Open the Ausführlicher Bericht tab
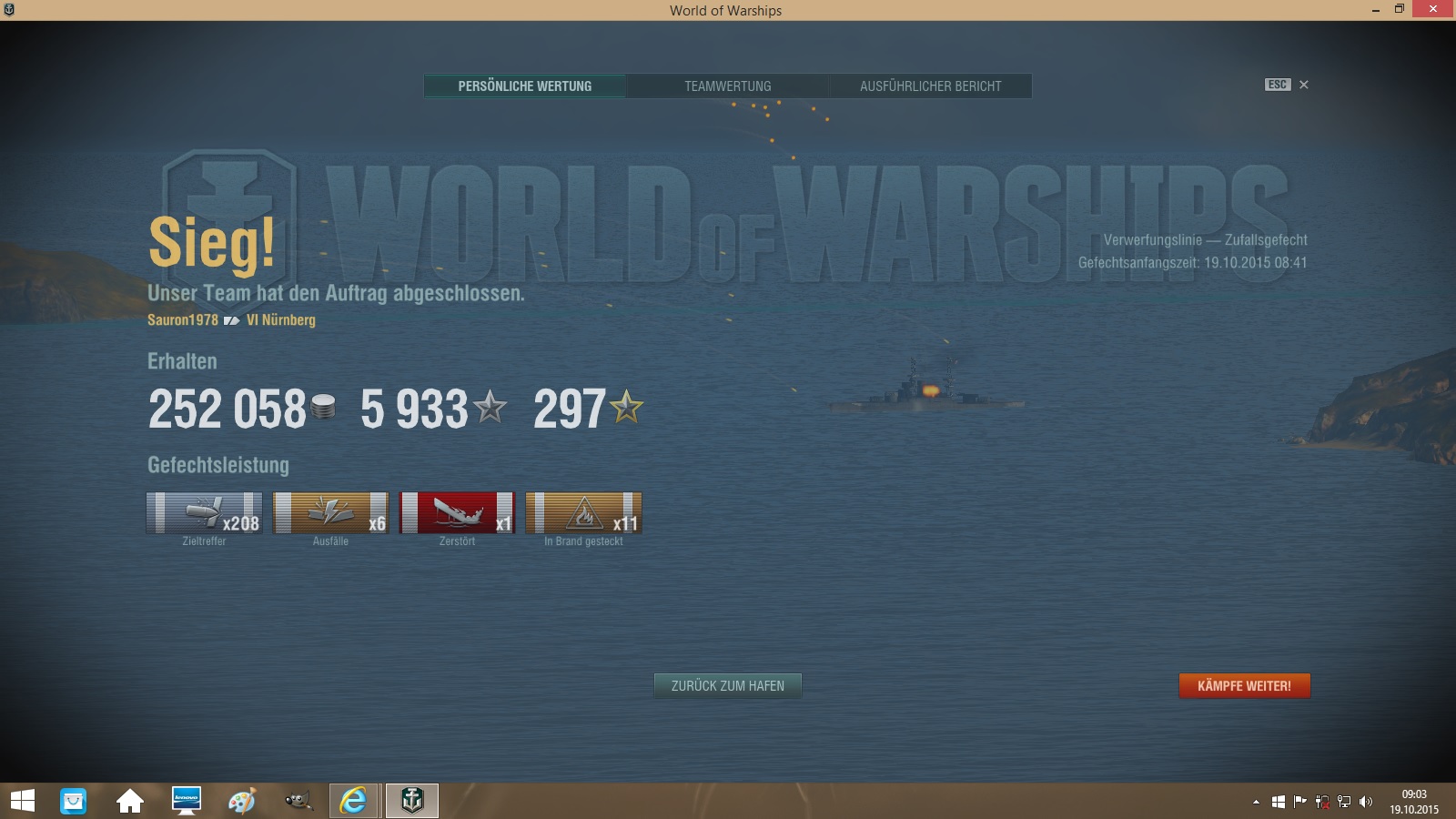Image resolution: width=1456 pixels, height=819 pixels. pyautogui.click(x=930, y=86)
